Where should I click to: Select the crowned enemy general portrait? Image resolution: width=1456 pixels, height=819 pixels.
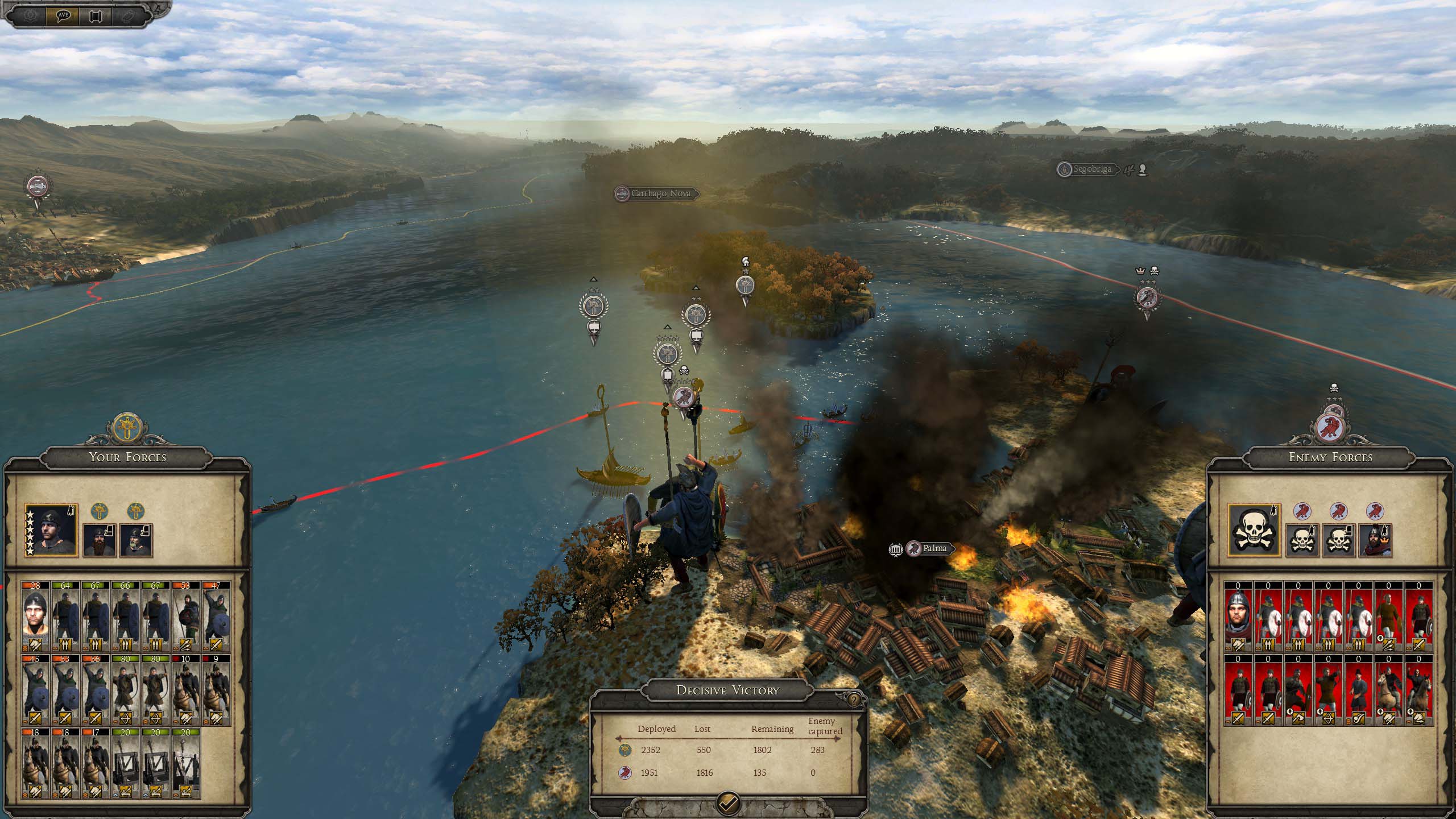click(x=1375, y=540)
